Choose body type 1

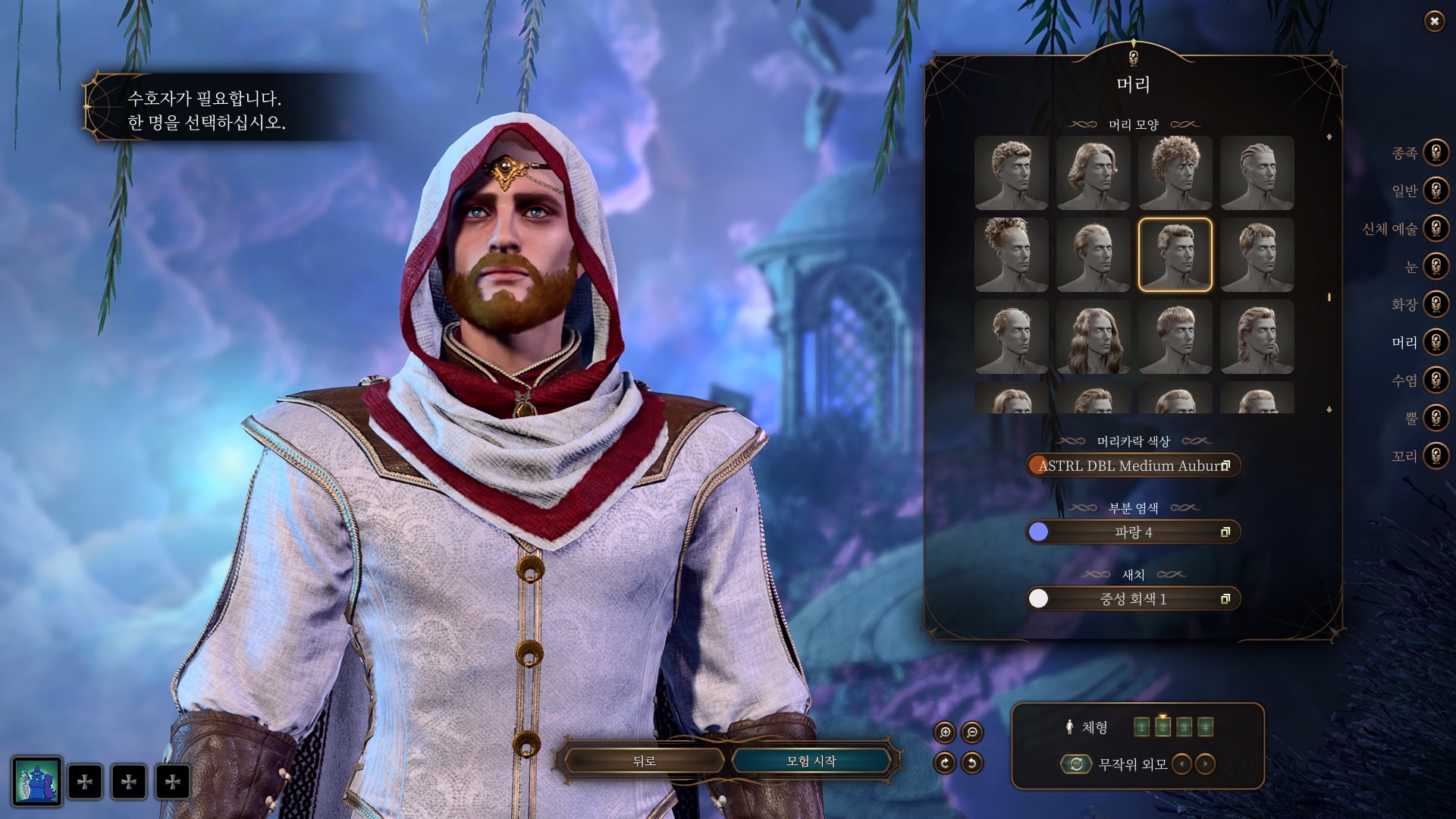click(1141, 728)
